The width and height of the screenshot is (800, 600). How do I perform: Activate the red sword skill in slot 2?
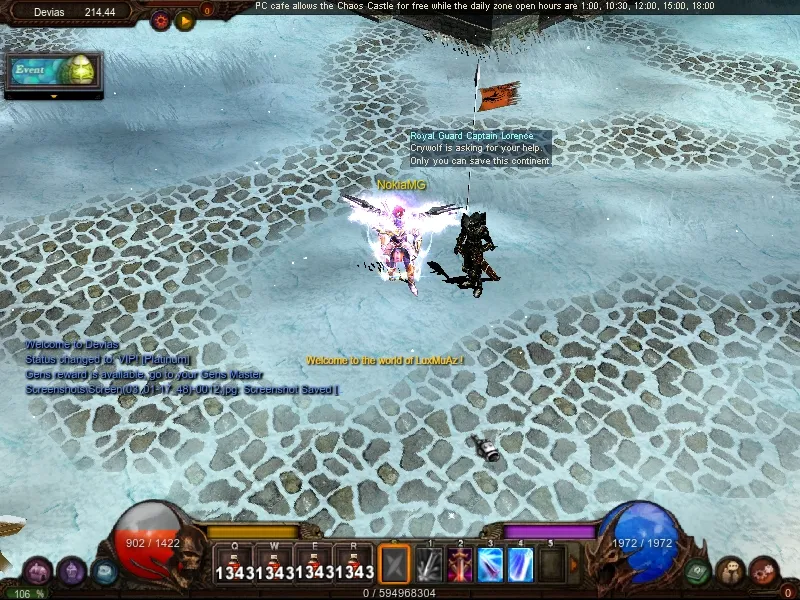(460, 564)
